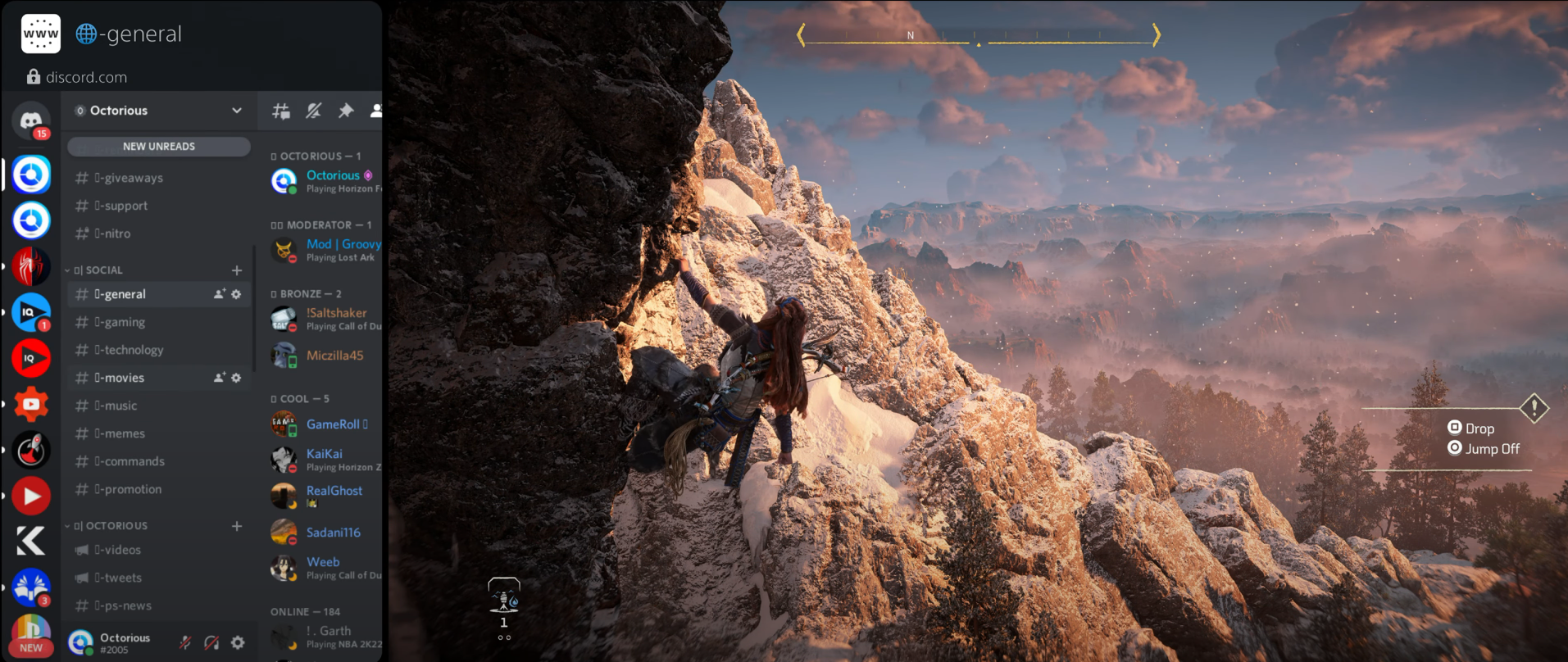
Task: Click the diamond exclamation alert marker
Action: pos(1534,407)
